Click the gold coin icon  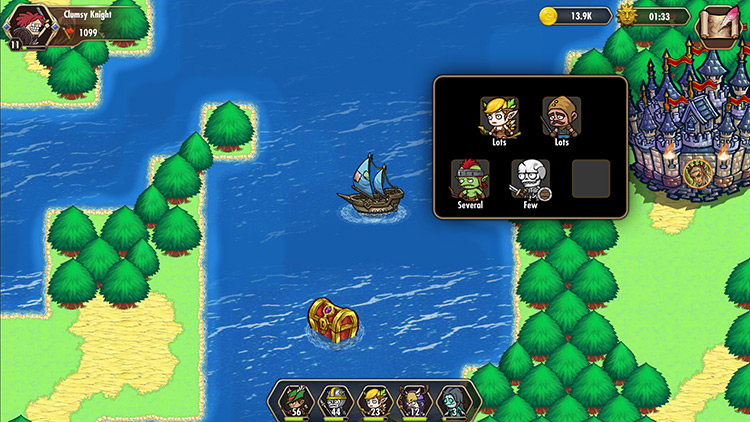pyautogui.click(x=548, y=16)
